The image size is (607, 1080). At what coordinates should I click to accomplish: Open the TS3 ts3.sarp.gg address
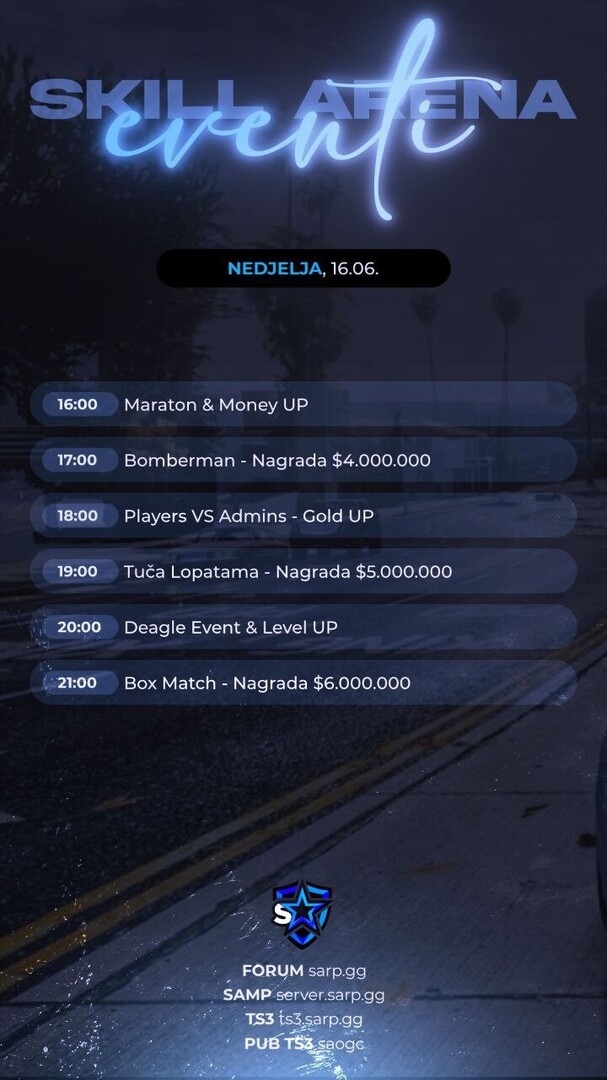click(x=303, y=1019)
